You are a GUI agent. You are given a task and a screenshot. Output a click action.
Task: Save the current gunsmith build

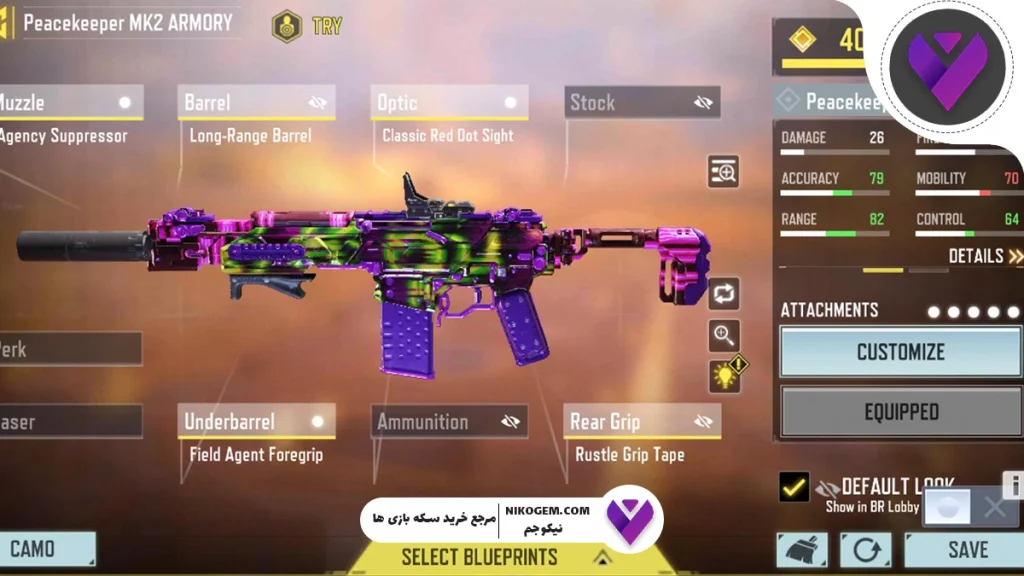[x=966, y=550]
